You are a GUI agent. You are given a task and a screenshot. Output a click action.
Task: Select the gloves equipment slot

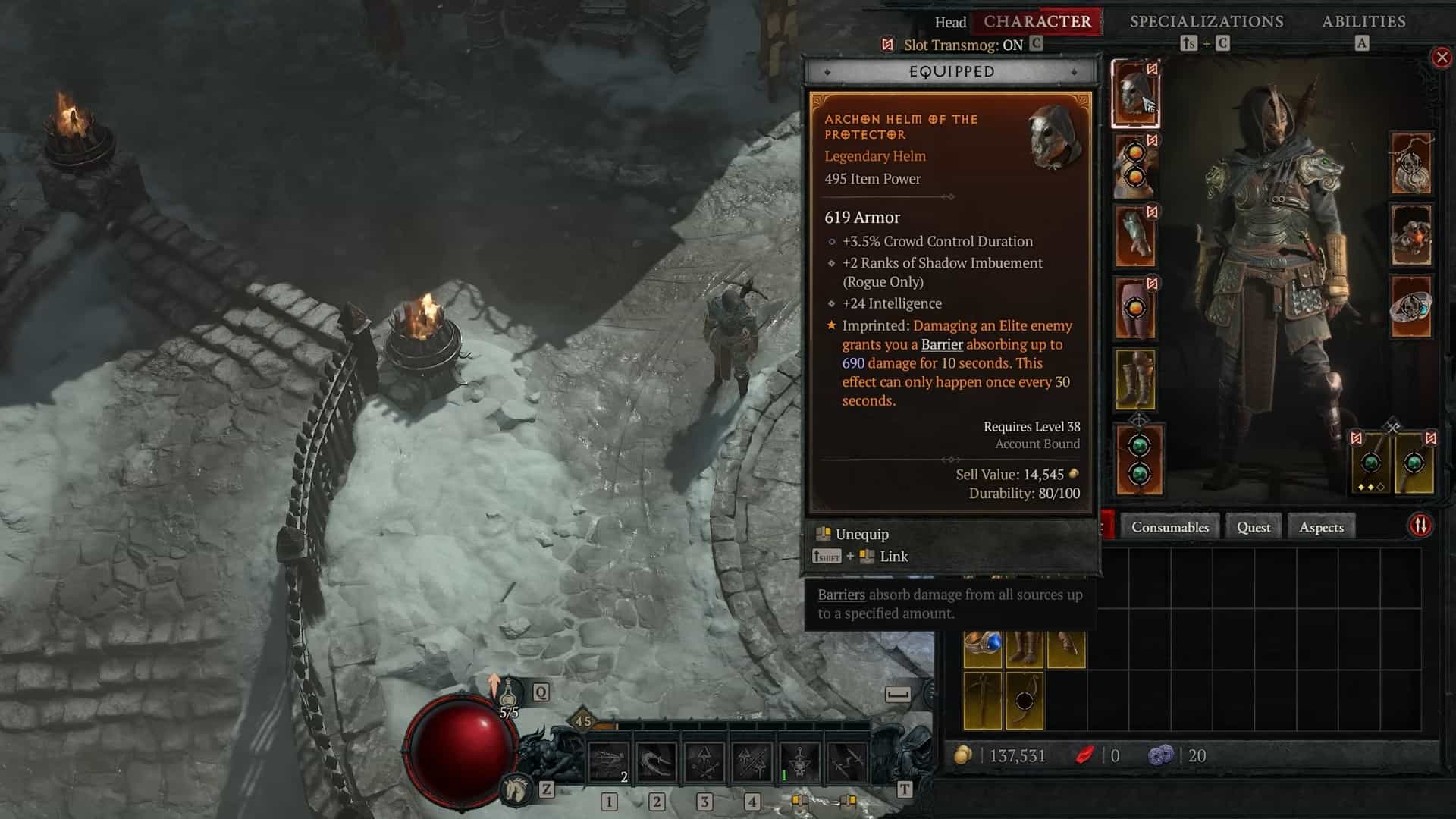tap(1134, 231)
